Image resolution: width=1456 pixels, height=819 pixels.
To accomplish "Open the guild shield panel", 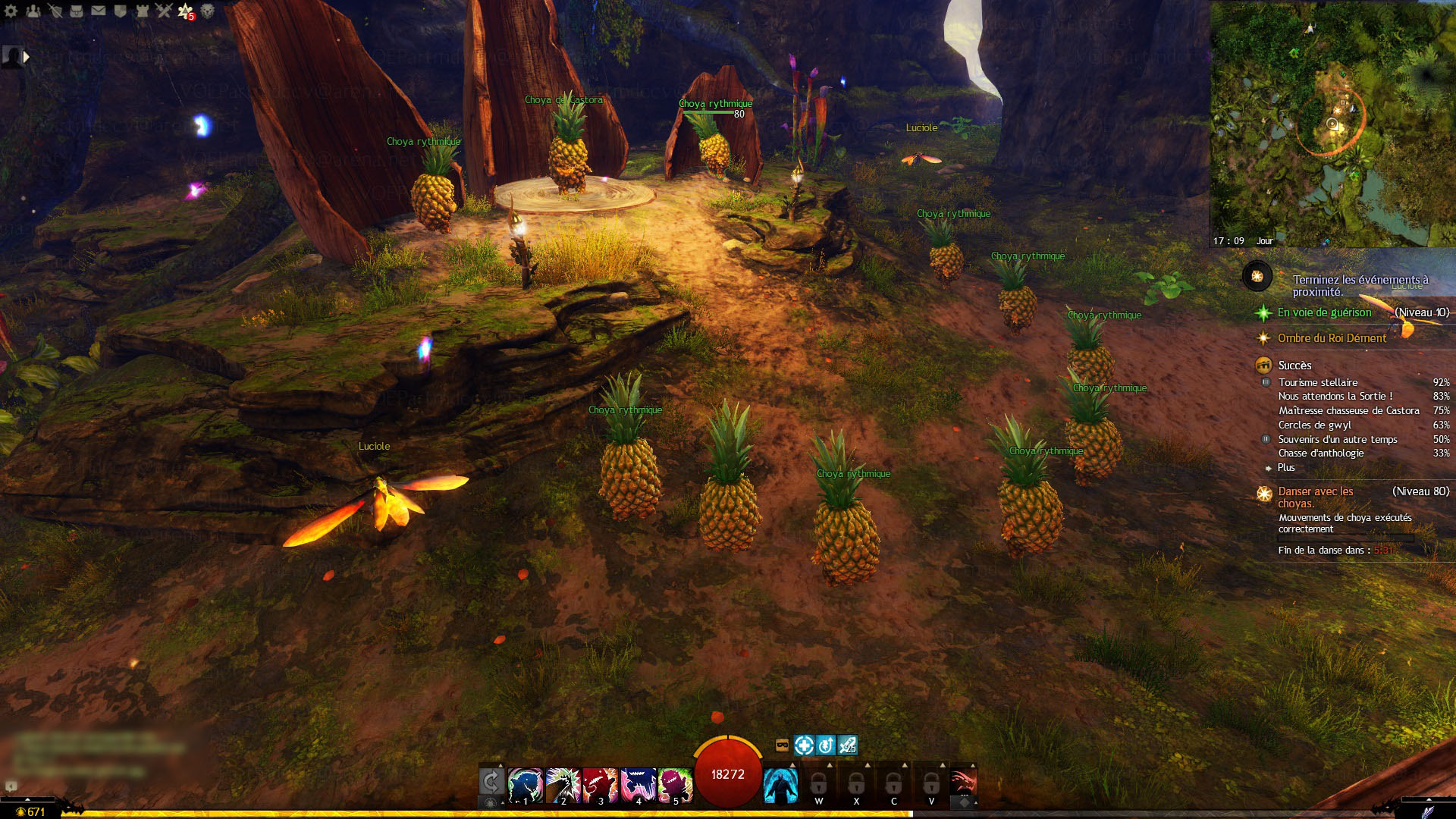I will 120,11.
